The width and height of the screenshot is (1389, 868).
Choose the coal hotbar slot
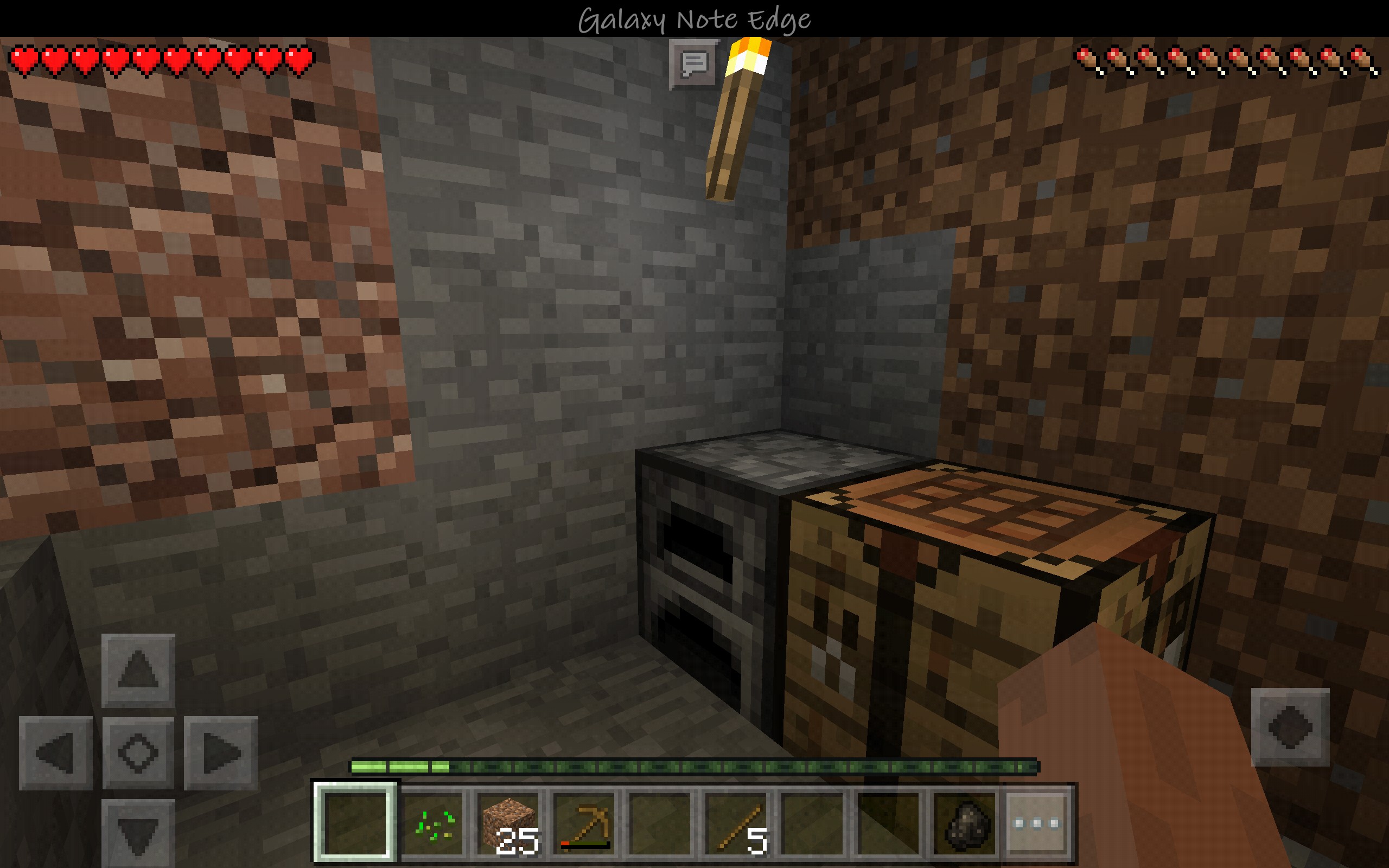tap(964, 823)
